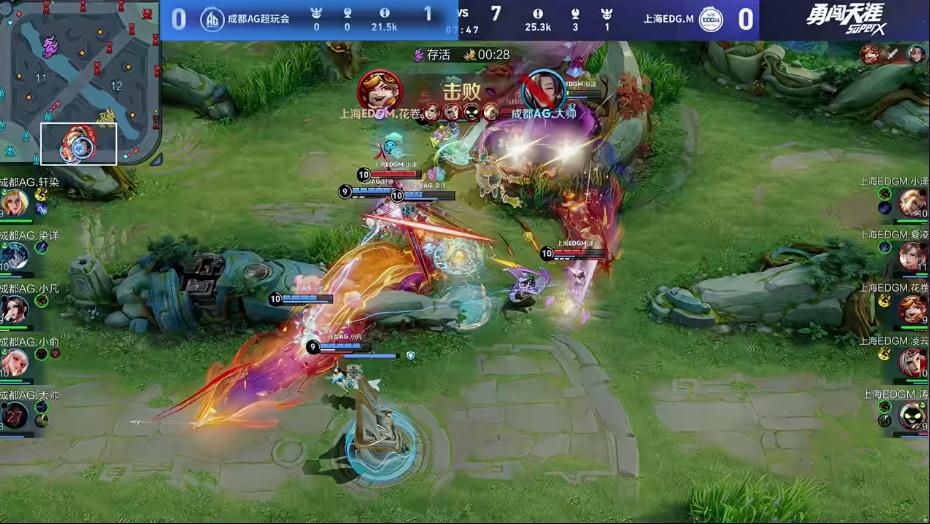The width and height of the screenshot is (930, 524).
Task: Select player 成都AG.小凡's hero portrait
Action: (15, 309)
